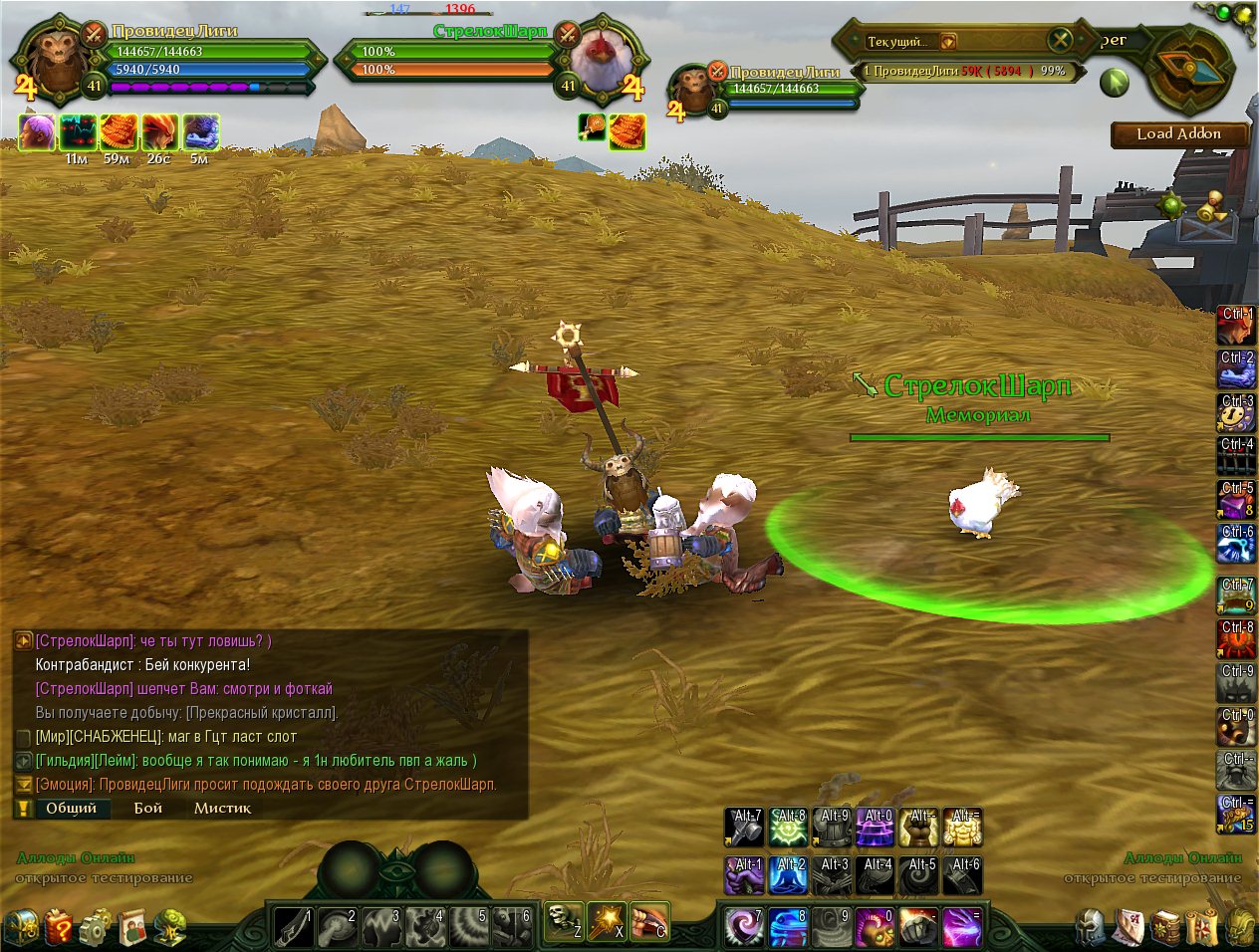This screenshot has height=952, width=1259.
Task: Open the compass minimap button
Action: (x=1189, y=69)
